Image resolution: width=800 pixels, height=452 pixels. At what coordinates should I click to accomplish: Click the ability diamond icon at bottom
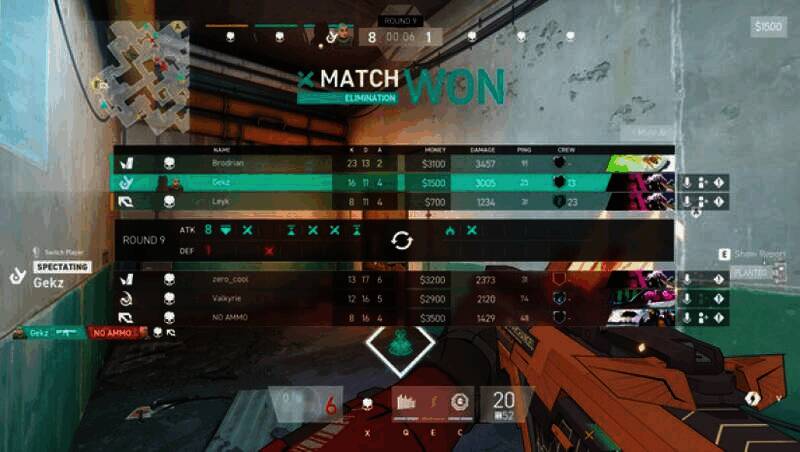point(400,344)
